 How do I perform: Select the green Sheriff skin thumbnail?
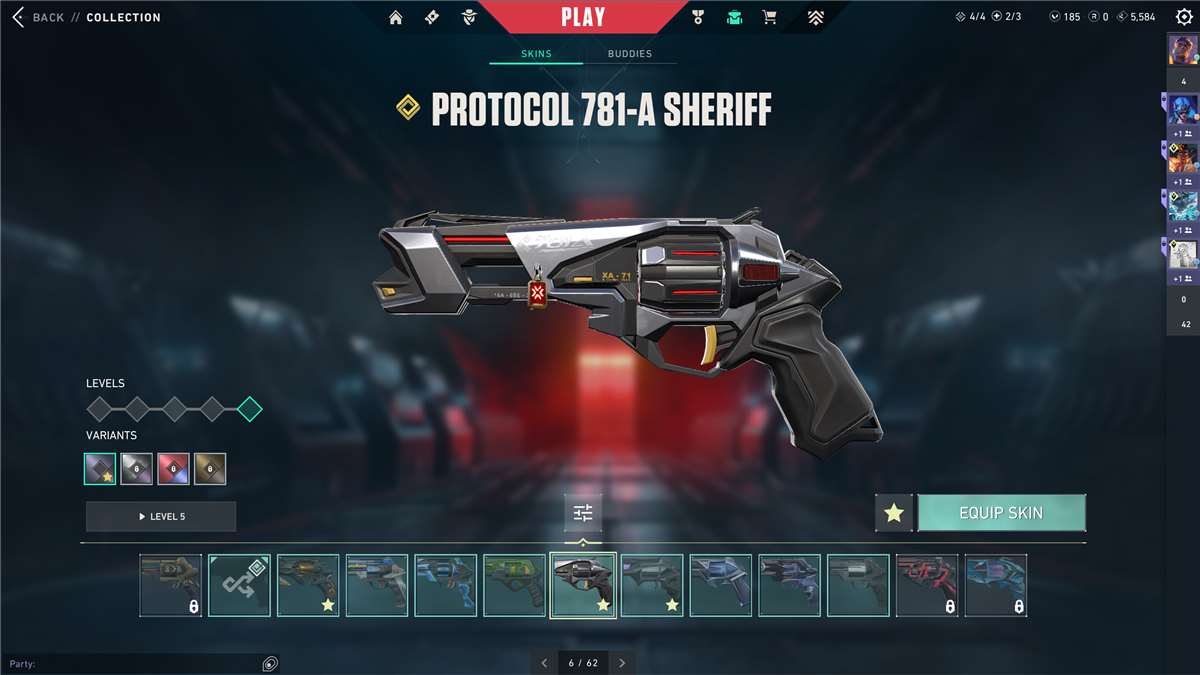click(x=515, y=585)
